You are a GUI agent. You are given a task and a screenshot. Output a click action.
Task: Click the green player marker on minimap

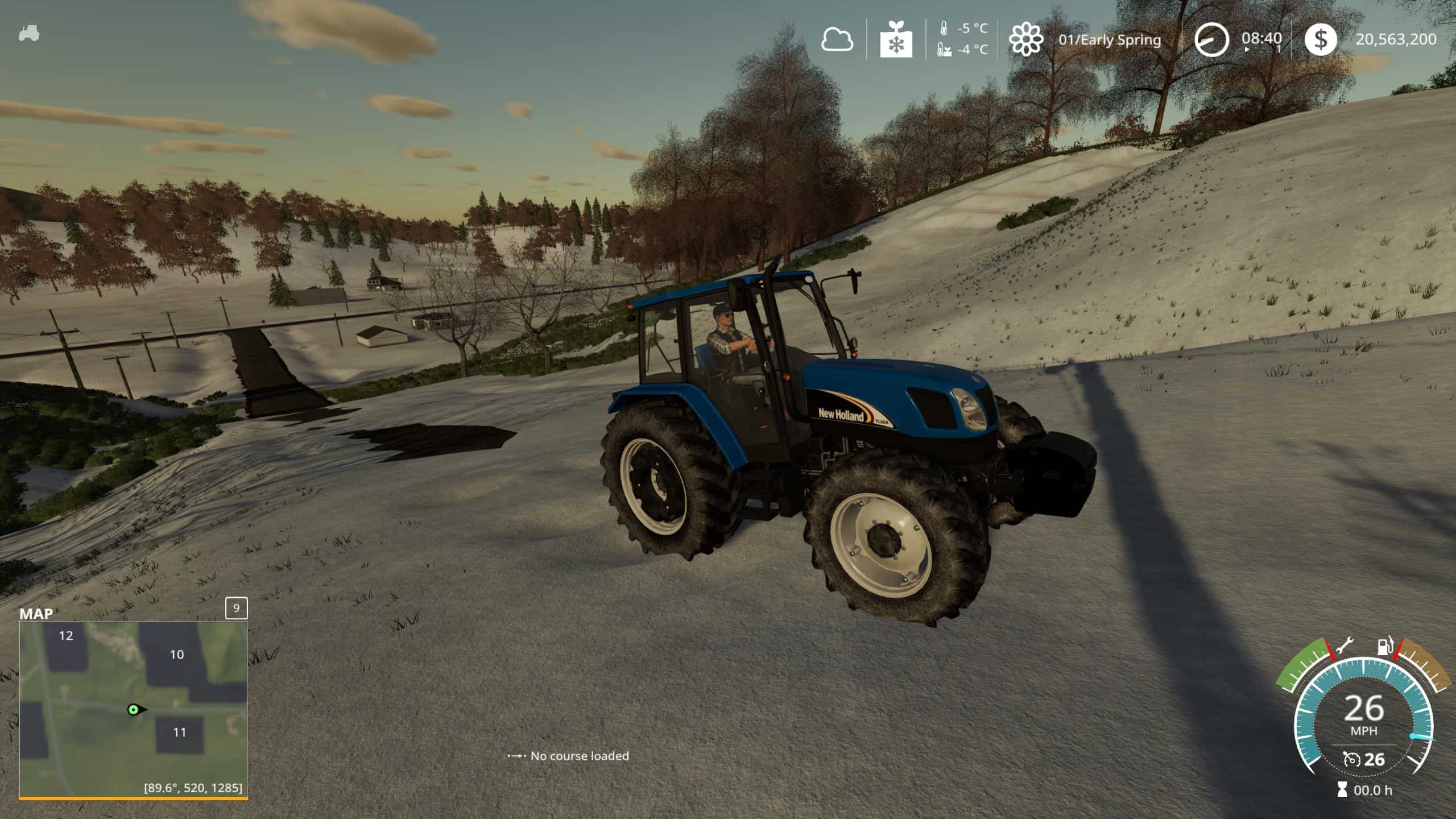coord(134,709)
